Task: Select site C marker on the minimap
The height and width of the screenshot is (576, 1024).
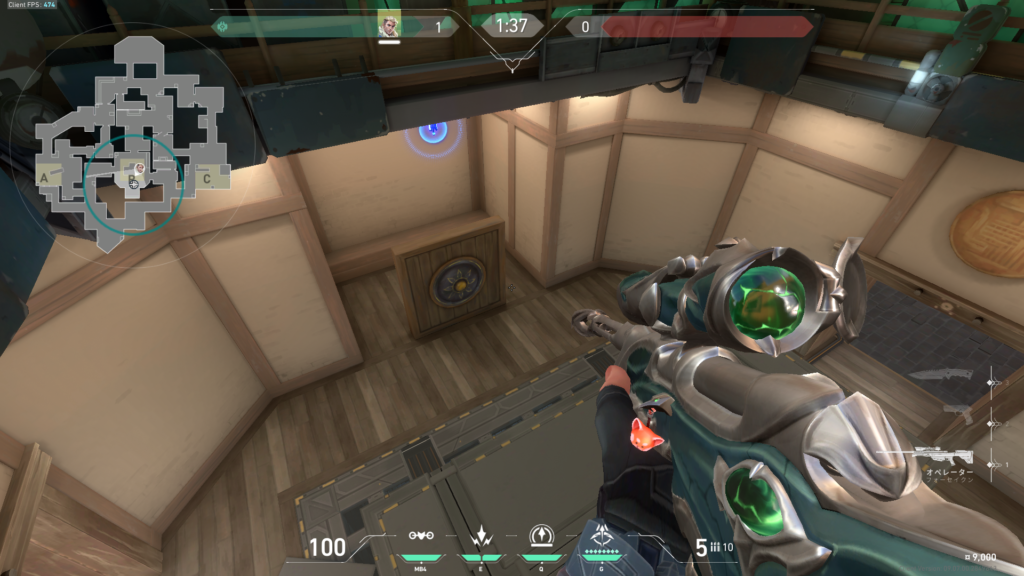Action: click(x=207, y=178)
